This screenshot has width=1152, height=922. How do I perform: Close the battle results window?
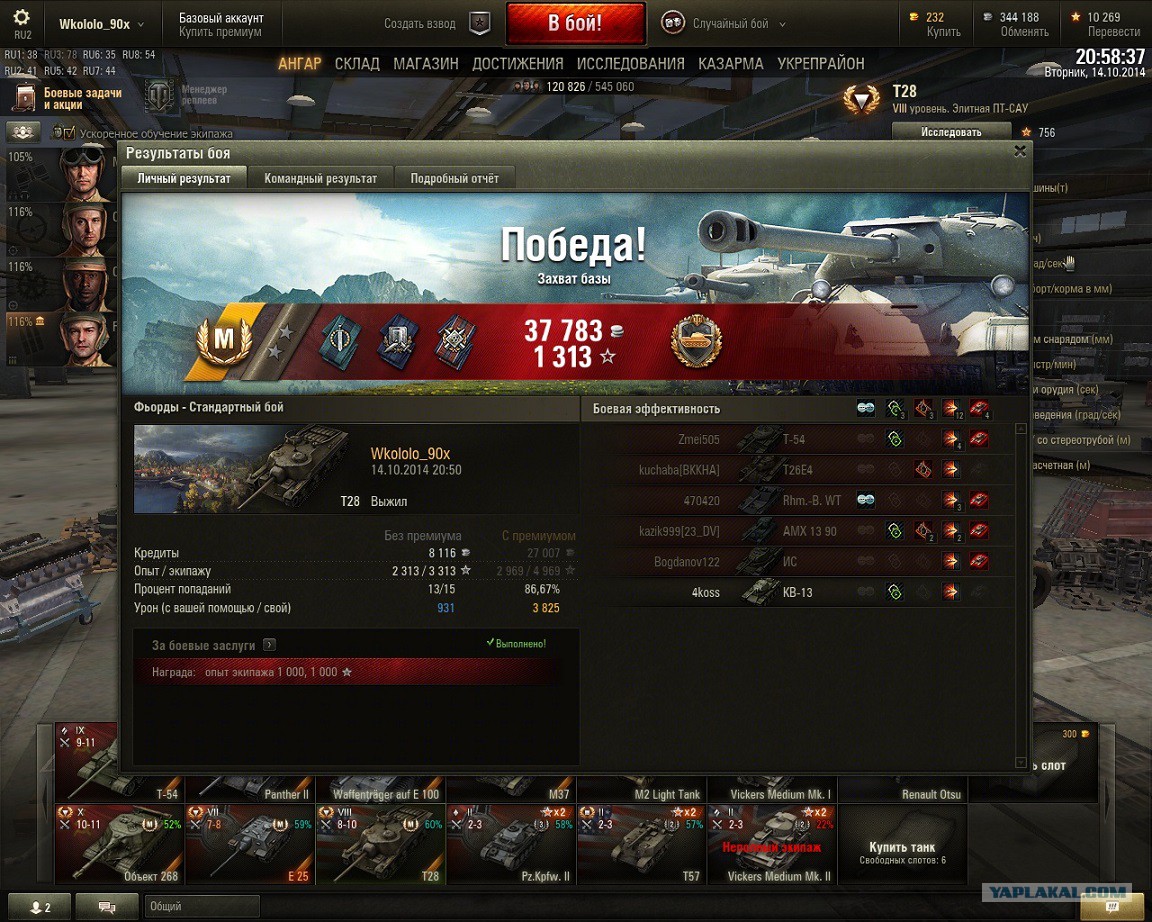click(1019, 152)
